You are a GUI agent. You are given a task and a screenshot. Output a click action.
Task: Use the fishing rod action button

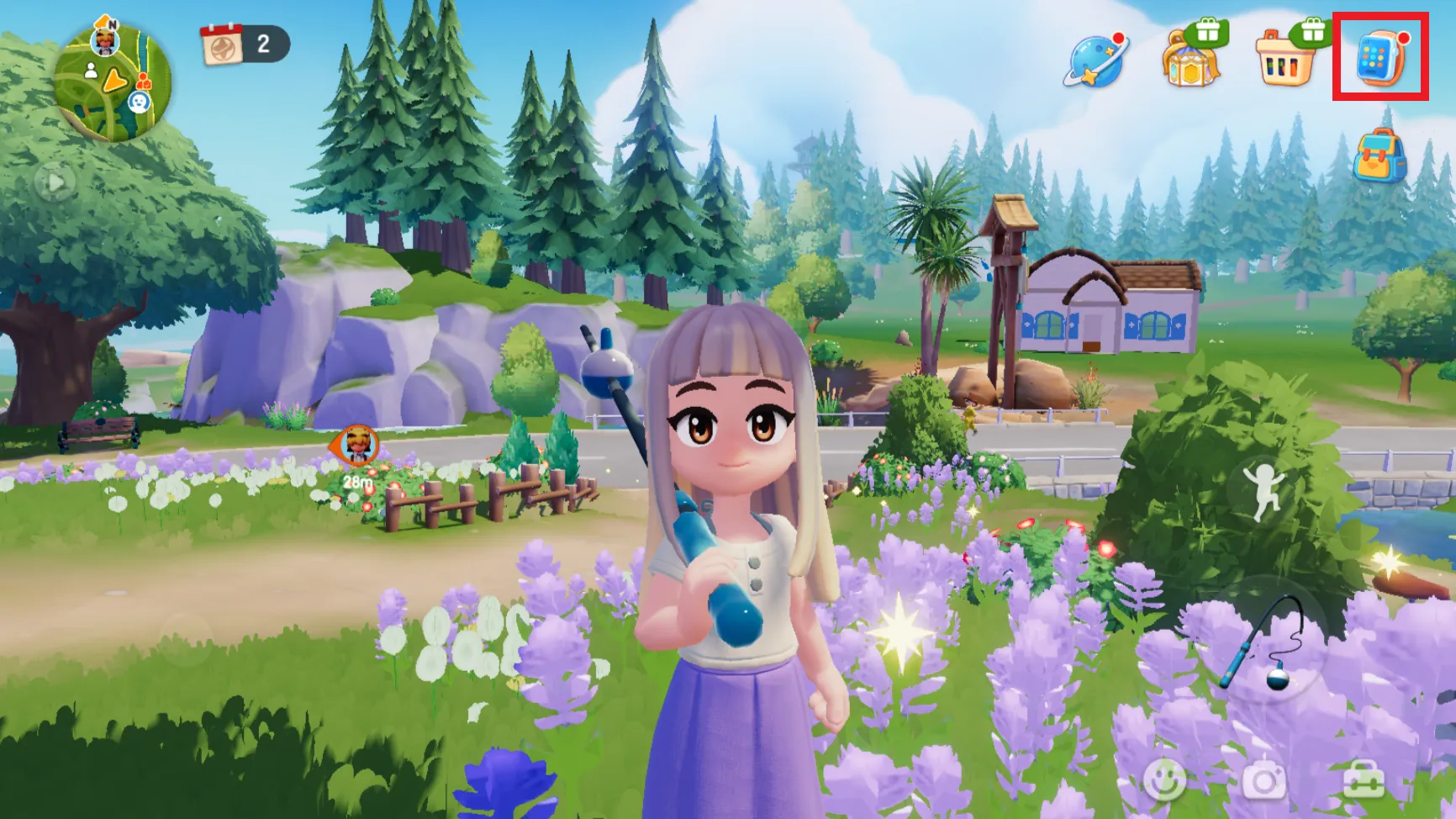point(1267,643)
